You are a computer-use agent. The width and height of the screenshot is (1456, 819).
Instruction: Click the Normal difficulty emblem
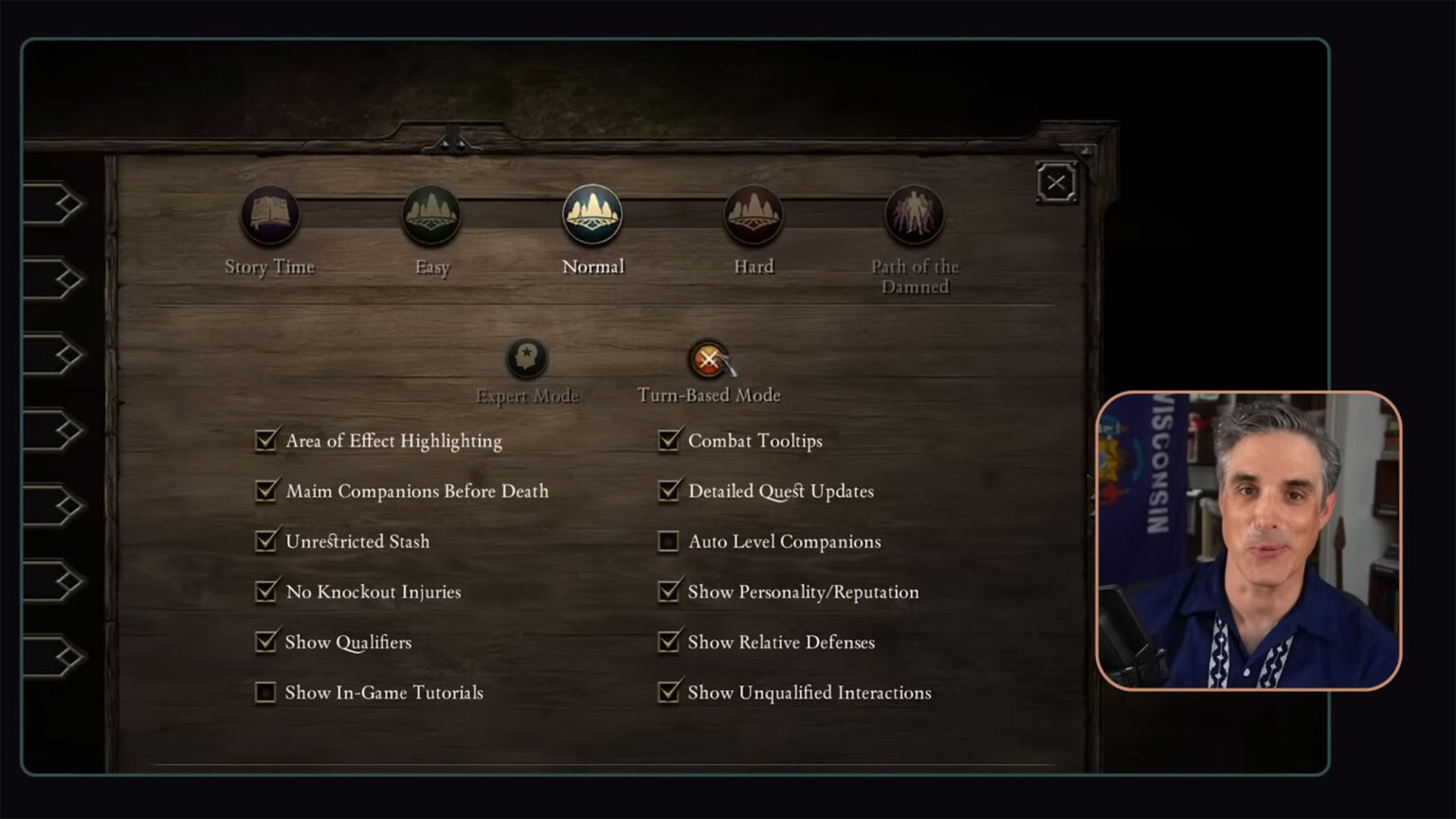click(592, 216)
